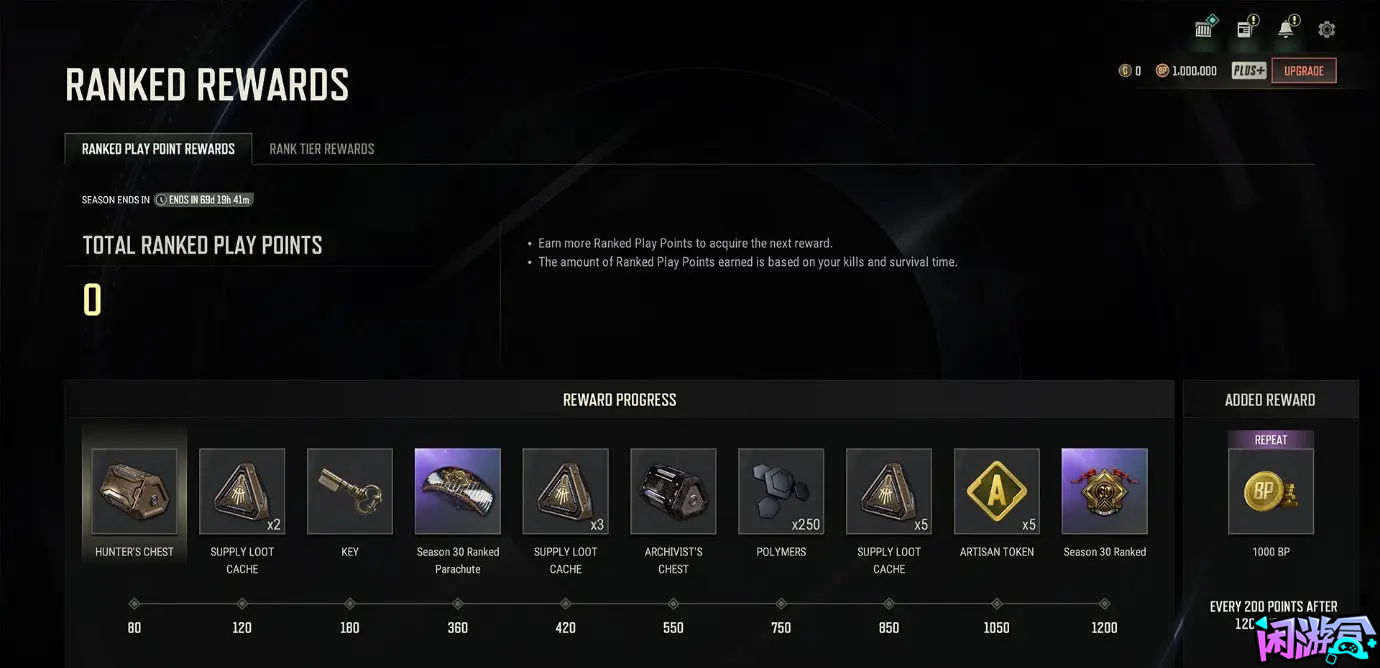
Task: Open the news icon
Action: point(1245,29)
